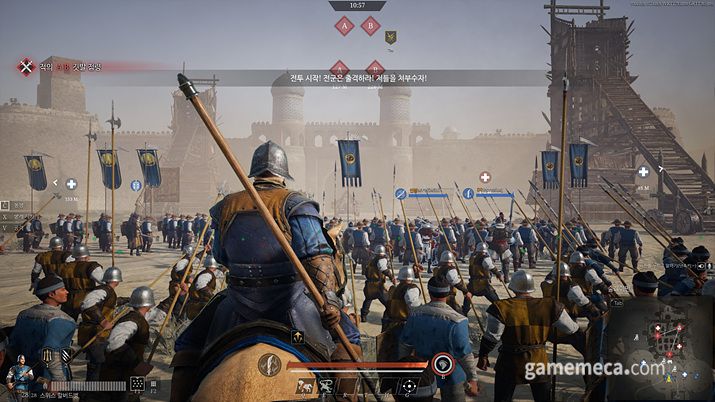Select capture point A in top objective tracker
The height and width of the screenshot is (402, 715).
click(344, 26)
